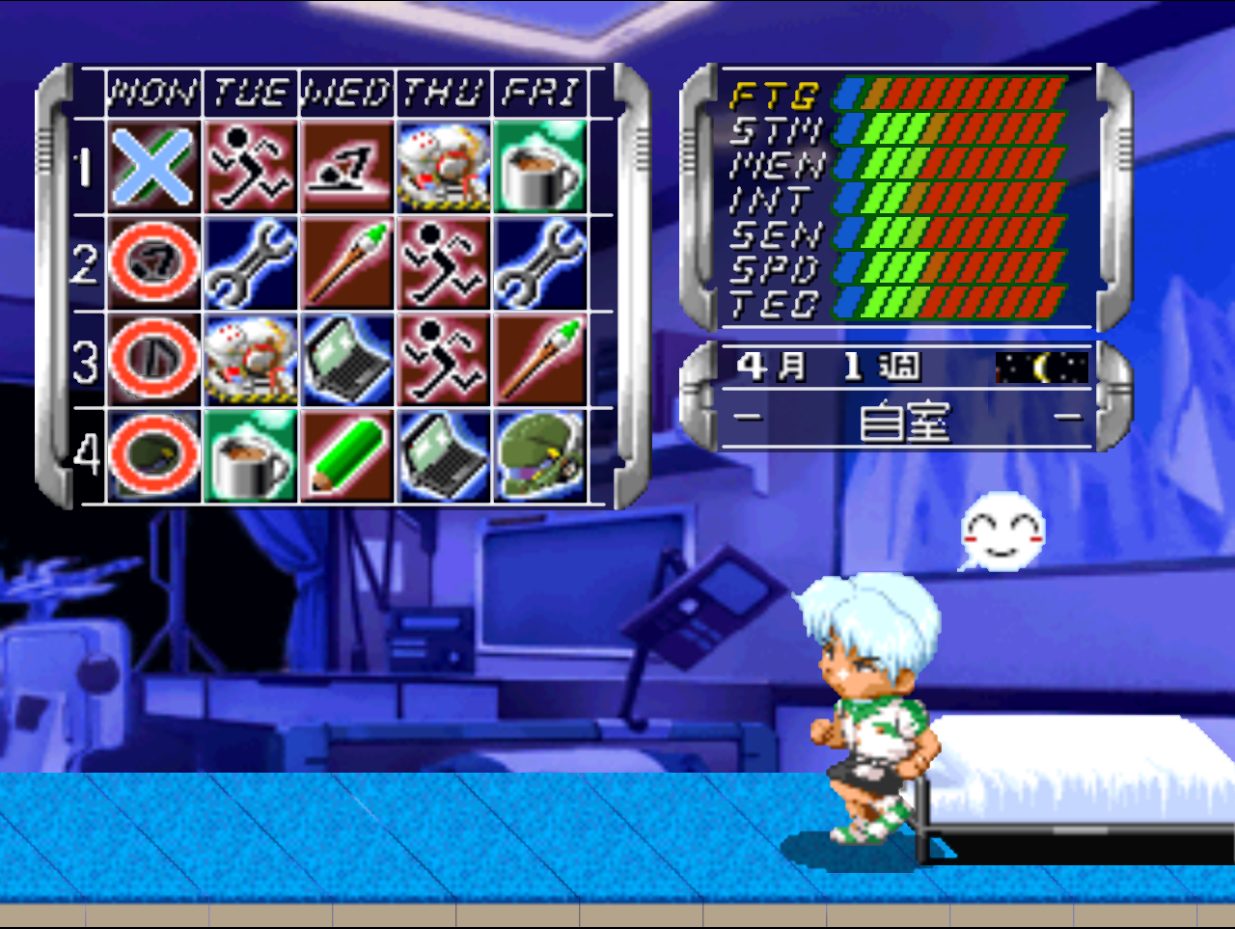Select the laptop icon under WED
Image resolution: width=1235 pixels, height=929 pixels.
(x=346, y=359)
